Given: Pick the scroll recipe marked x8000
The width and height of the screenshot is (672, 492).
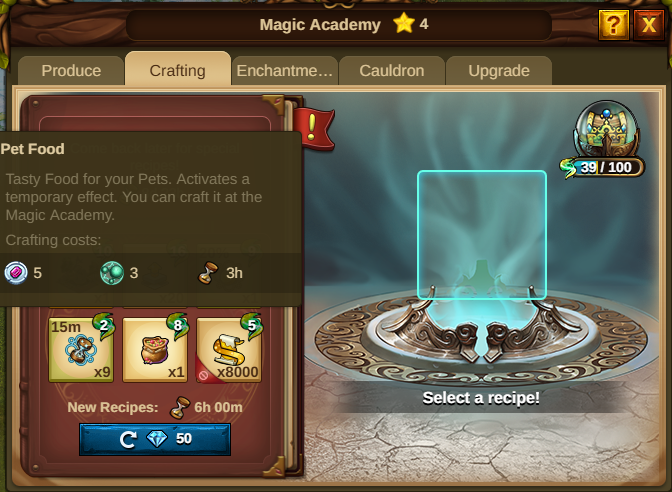Looking at the screenshot, I should tap(229, 348).
